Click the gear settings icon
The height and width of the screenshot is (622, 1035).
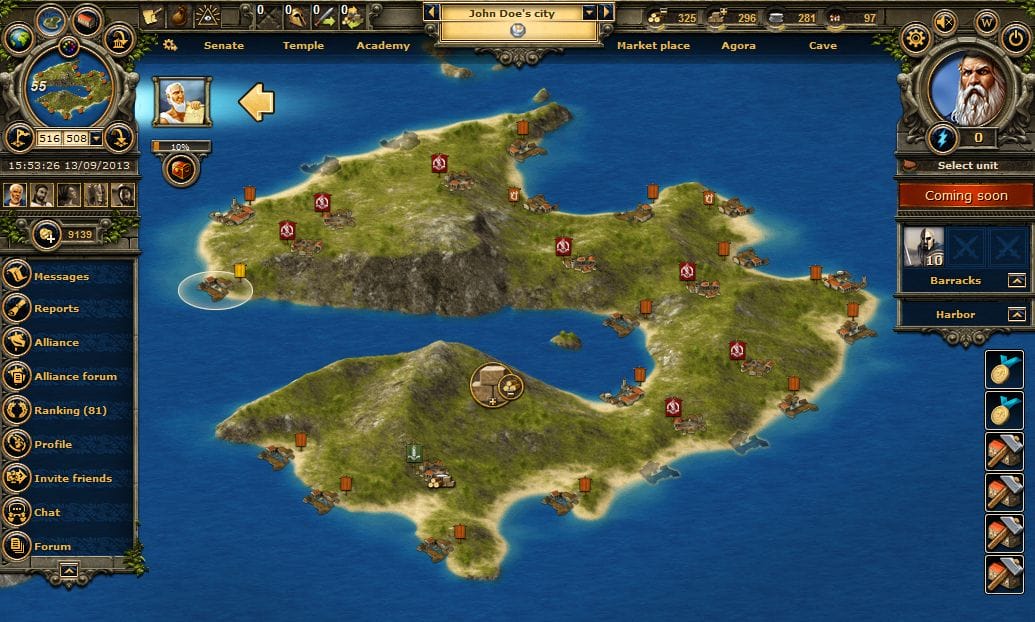point(915,39)
